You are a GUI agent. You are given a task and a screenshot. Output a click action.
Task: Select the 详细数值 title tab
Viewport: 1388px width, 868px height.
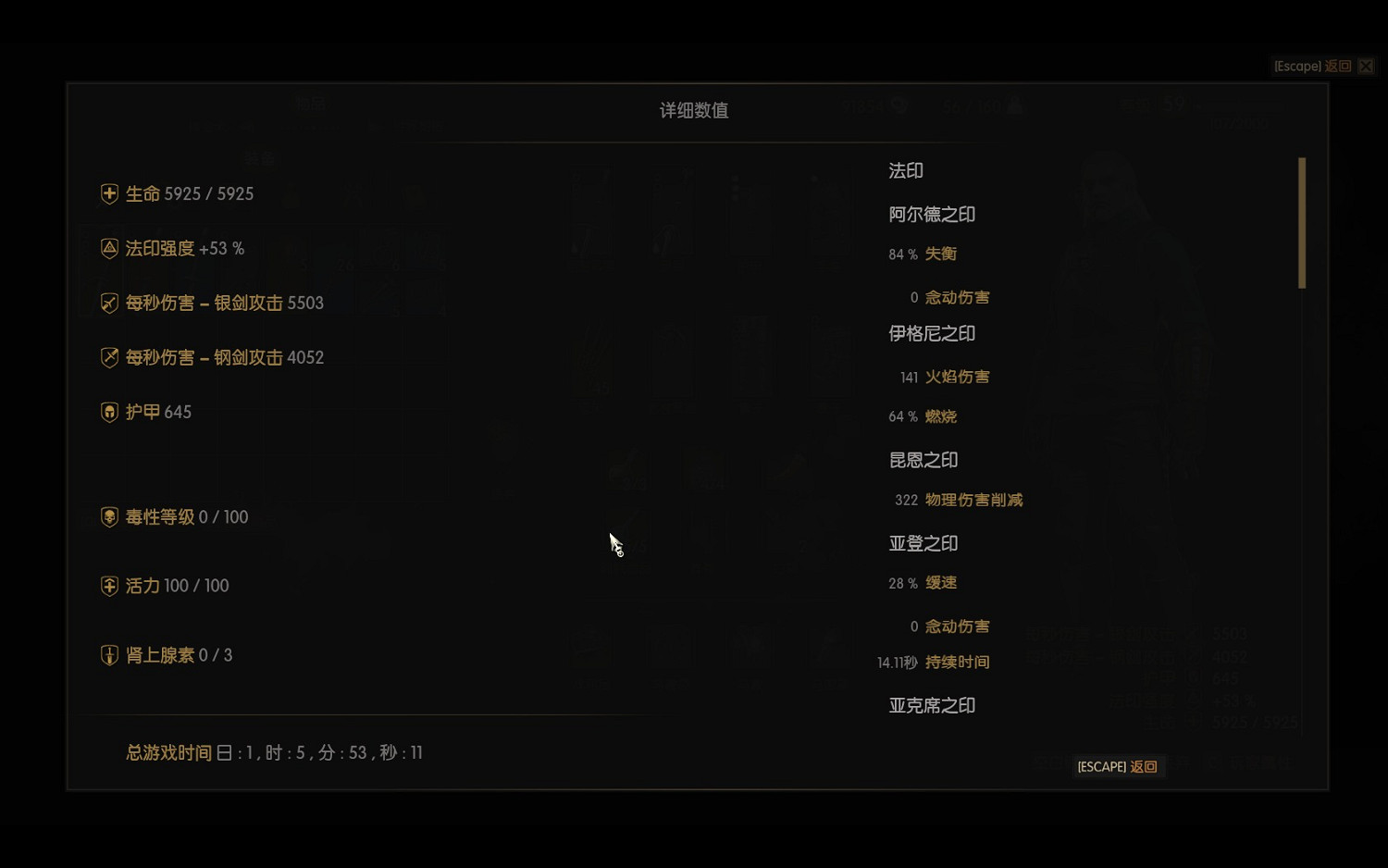tap(693, 110)
